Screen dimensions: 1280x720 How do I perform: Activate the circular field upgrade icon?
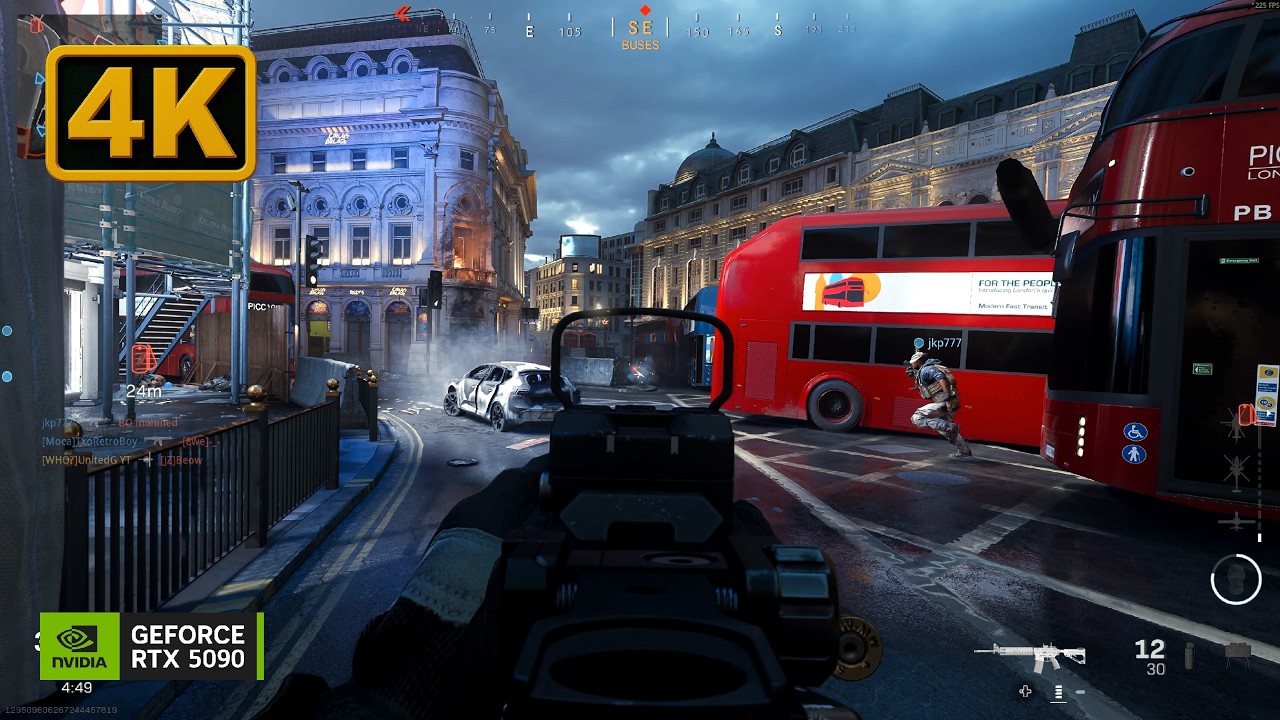pos(1236,578)
